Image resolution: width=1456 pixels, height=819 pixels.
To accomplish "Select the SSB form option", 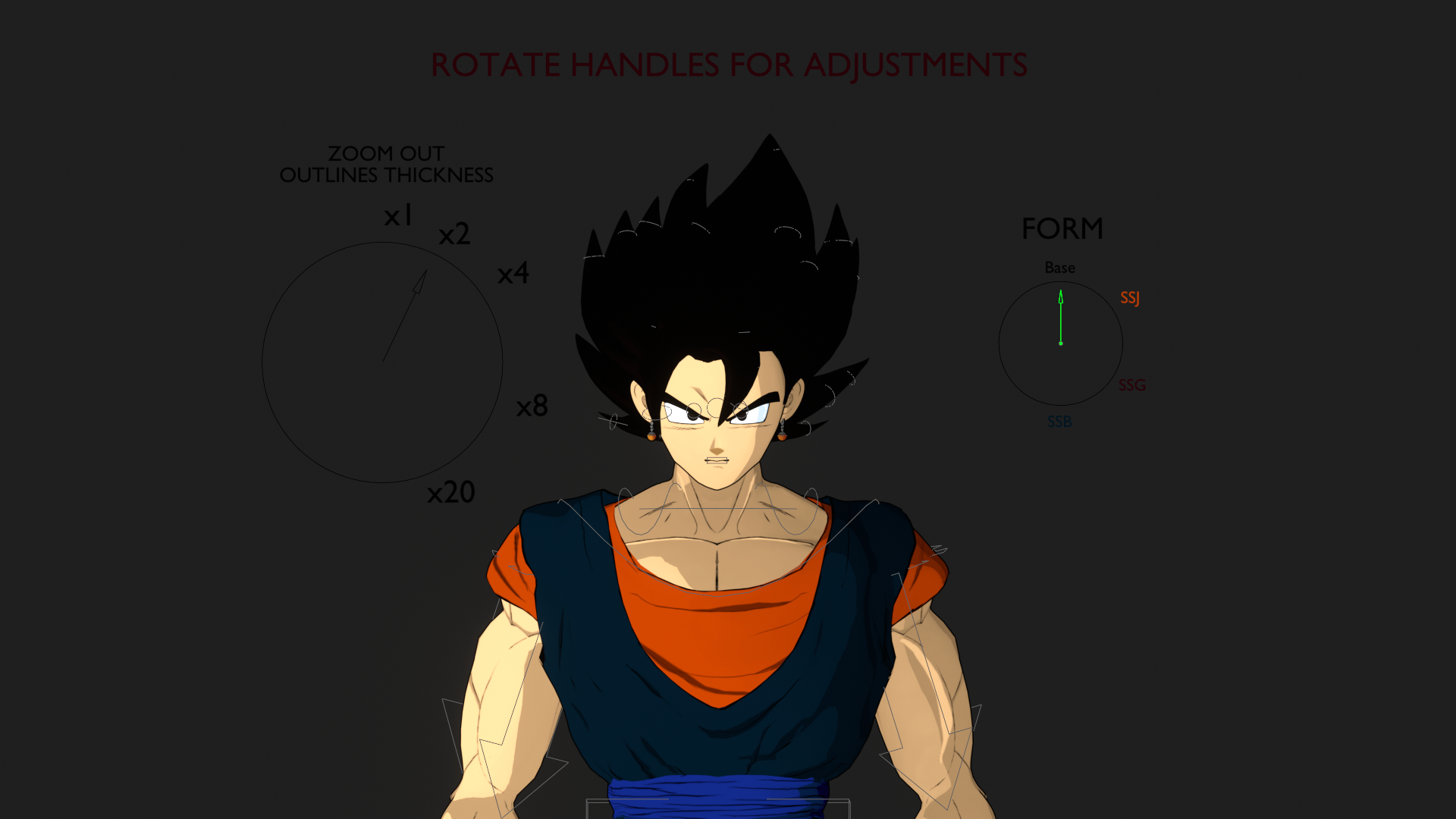I will click(x=1059, y=422).
